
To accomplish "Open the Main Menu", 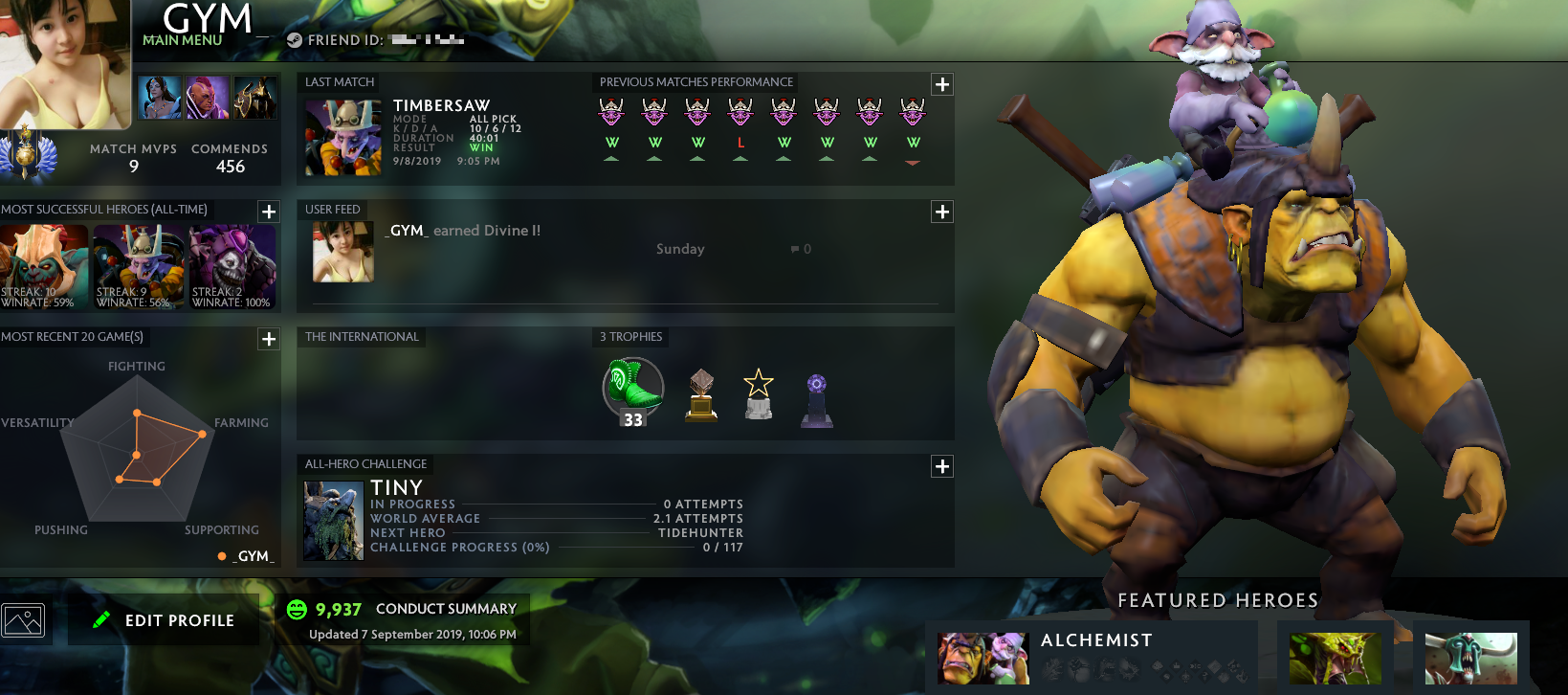I will tap(182, 42).
